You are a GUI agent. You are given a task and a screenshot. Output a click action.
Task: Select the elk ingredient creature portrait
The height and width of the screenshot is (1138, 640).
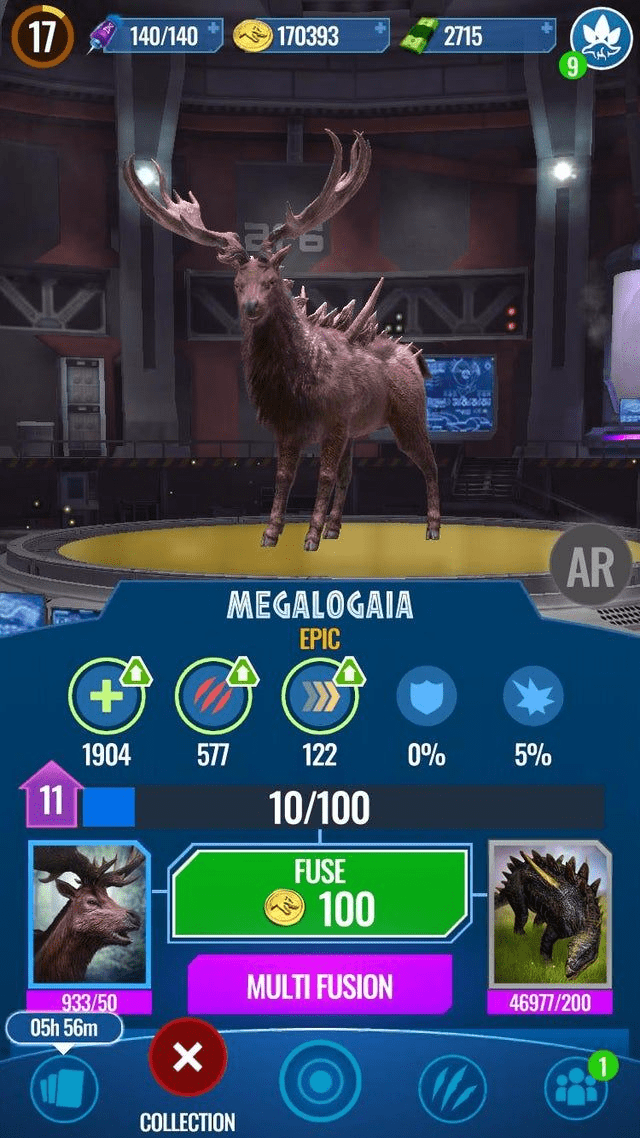tap(90, 915)
